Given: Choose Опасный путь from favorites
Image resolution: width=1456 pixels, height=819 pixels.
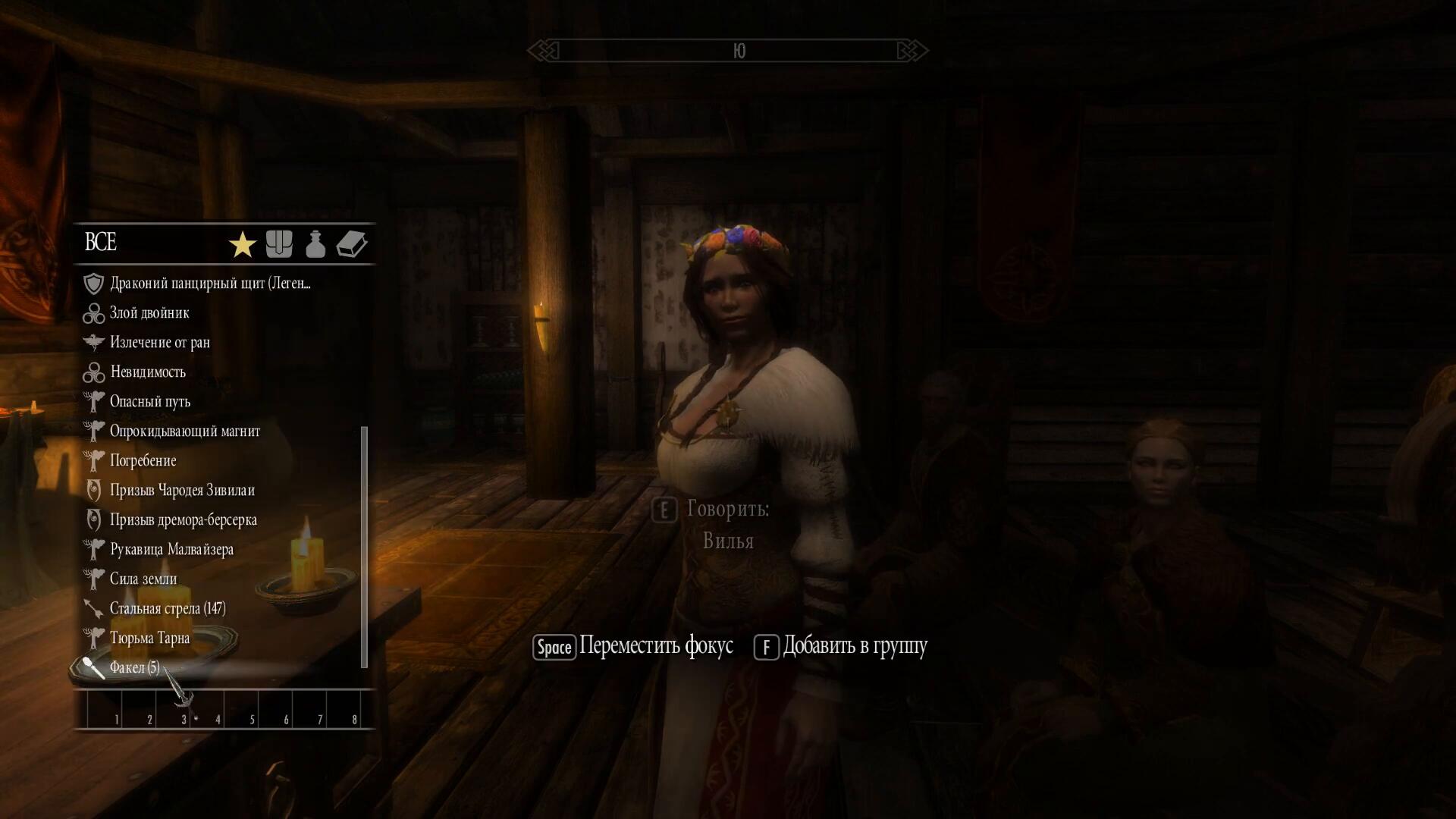Looking at the screenshot, I should pos(149,402).
